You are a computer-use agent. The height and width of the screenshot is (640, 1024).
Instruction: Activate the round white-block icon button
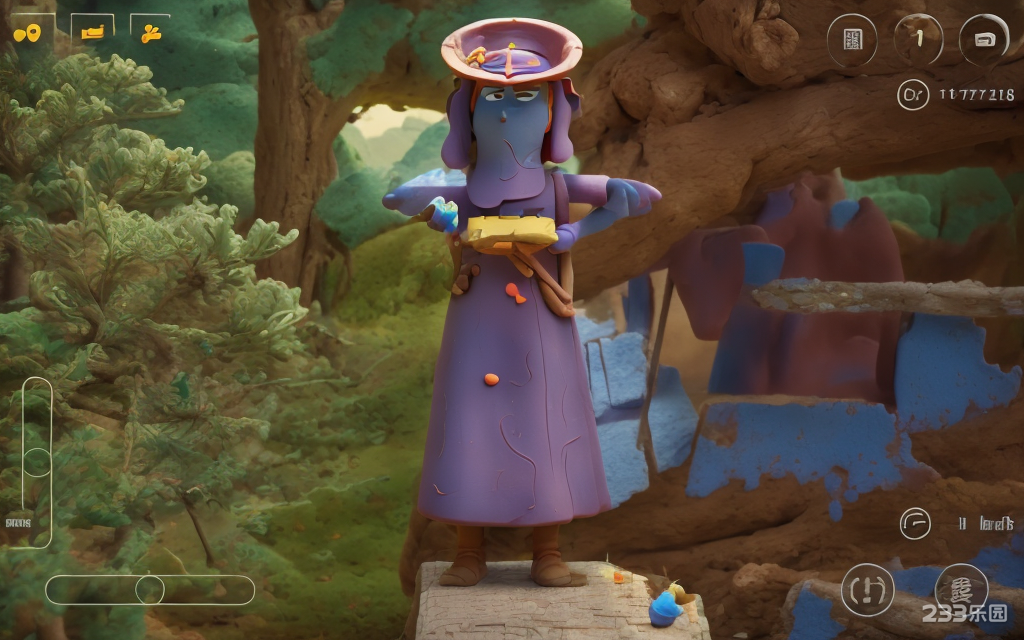[984, 40]
